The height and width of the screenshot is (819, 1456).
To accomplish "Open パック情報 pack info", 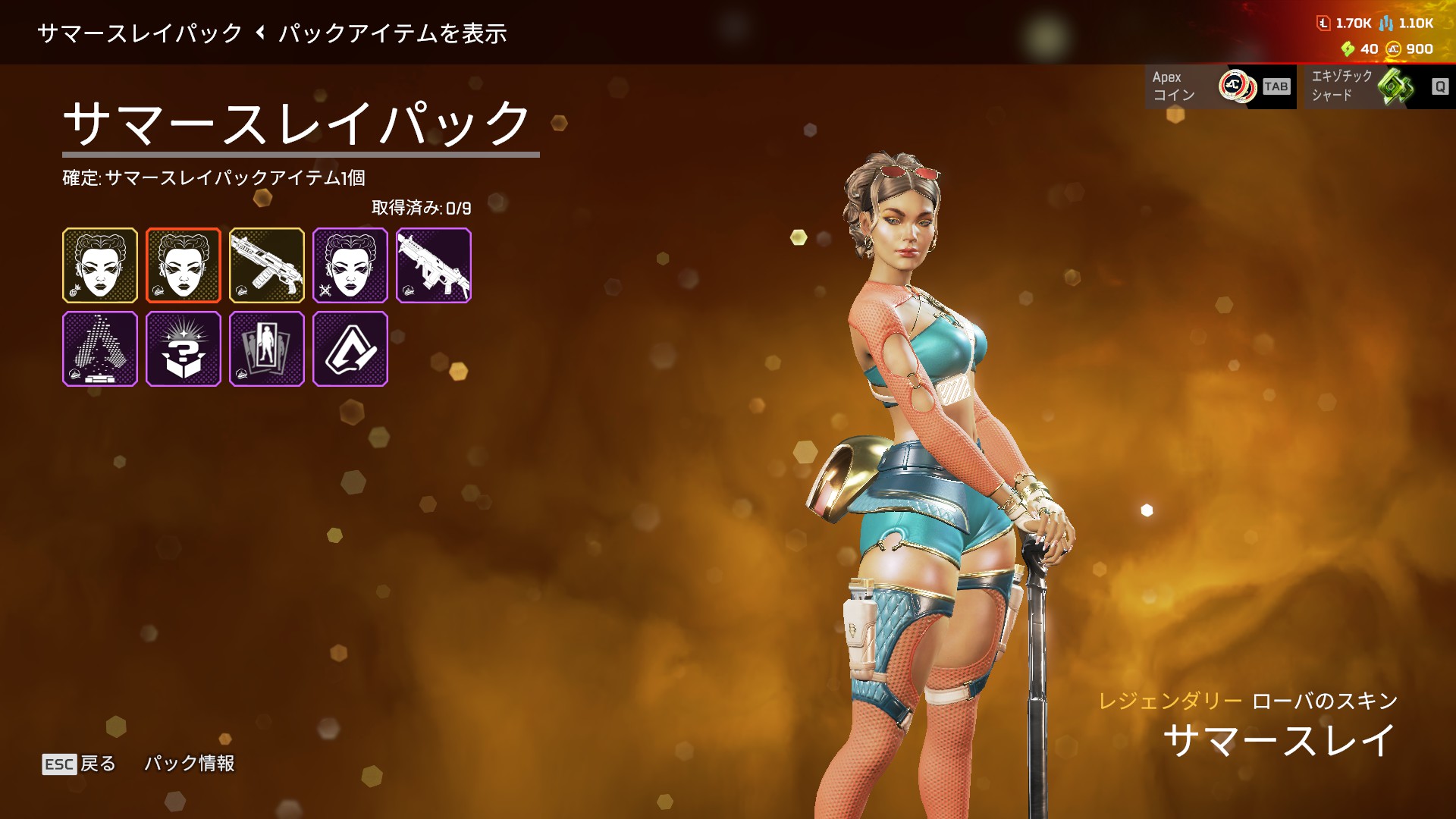I will pyautogui.click(x=190, y=764).
